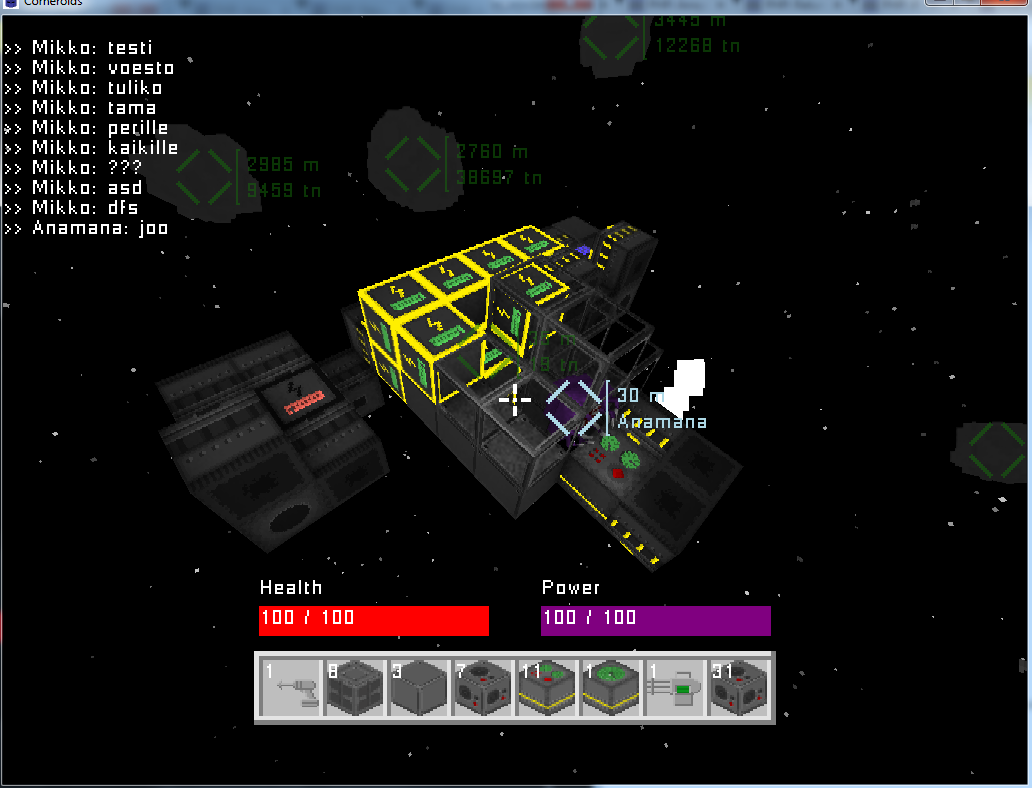Select the drill tool hotbar slot
The image size is (1032, 788).
(291, 688)
